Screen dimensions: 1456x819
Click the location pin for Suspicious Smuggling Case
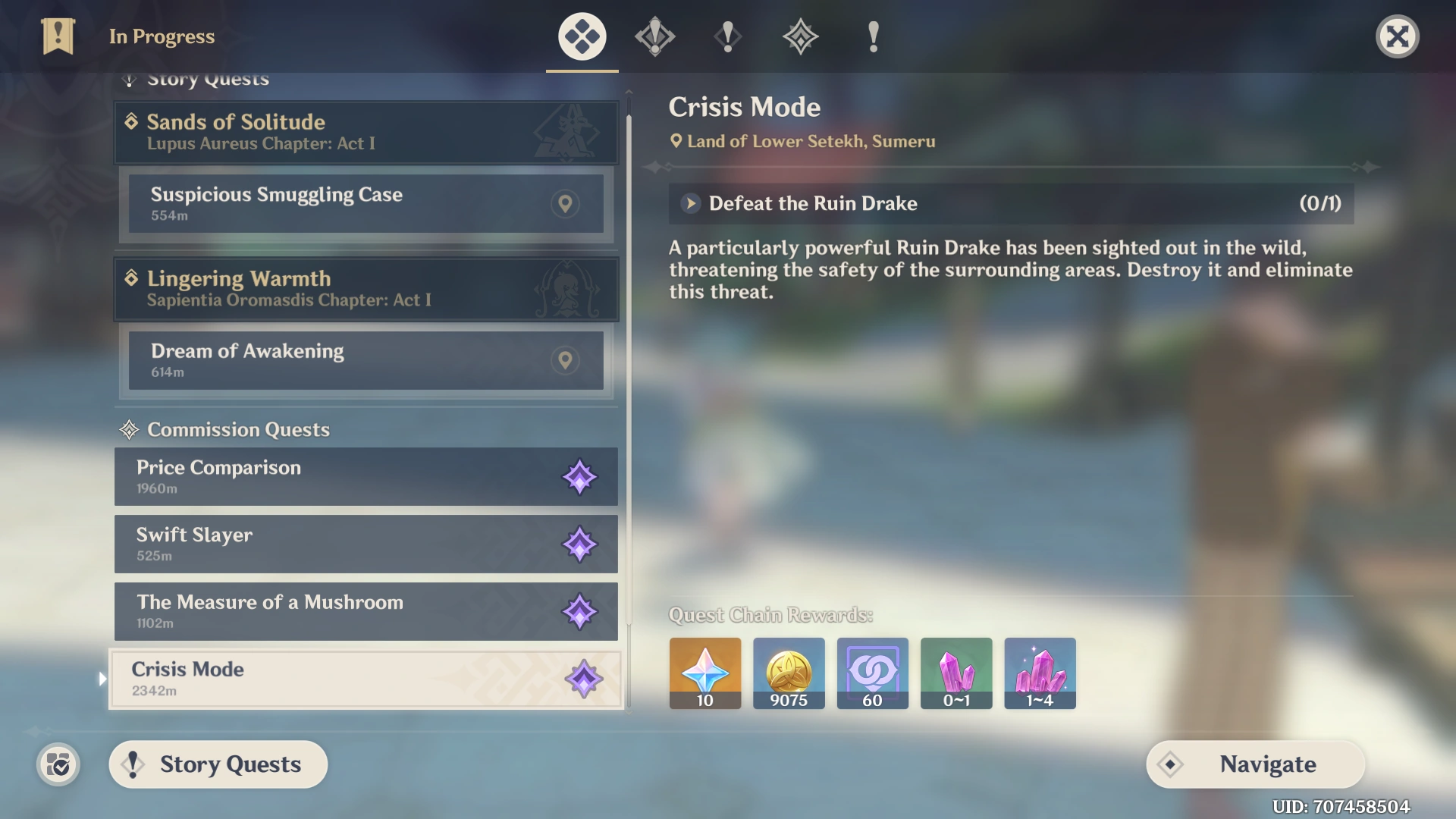click(x=565, y=203)
